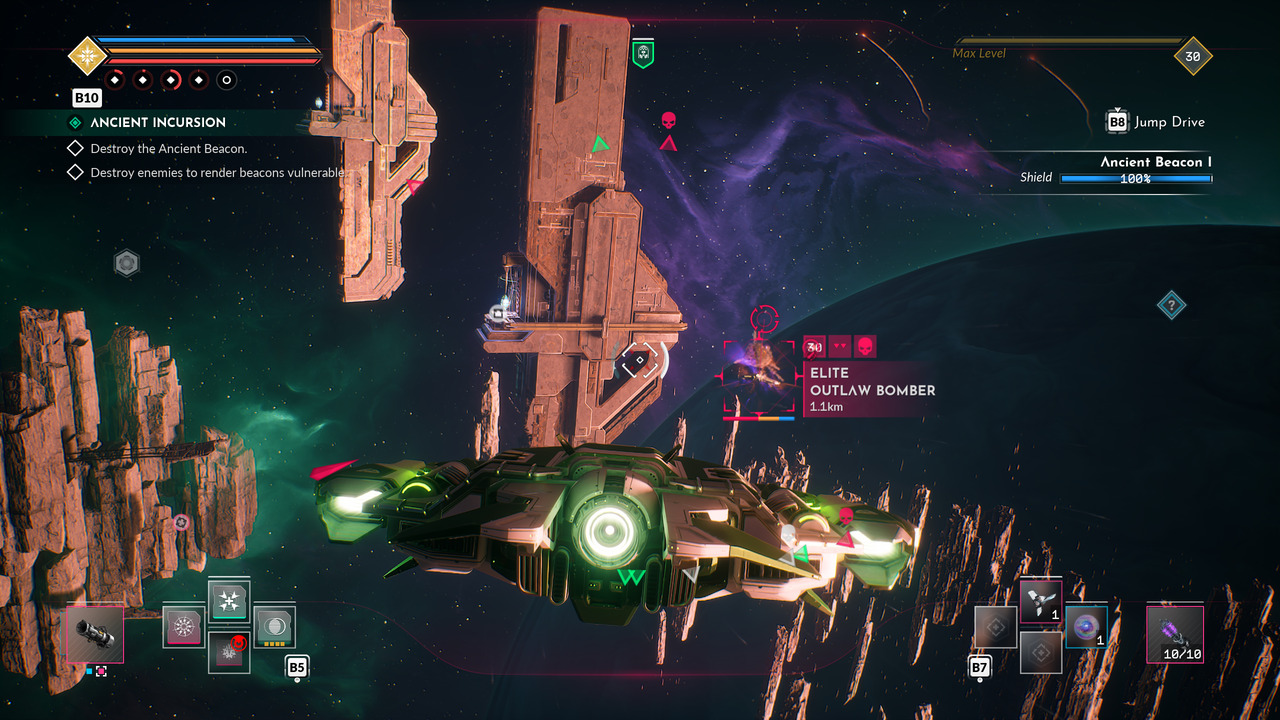Select the gold ultimate diamond emblem
Viewport: 1280px width, 720px height.
point(87,55)
